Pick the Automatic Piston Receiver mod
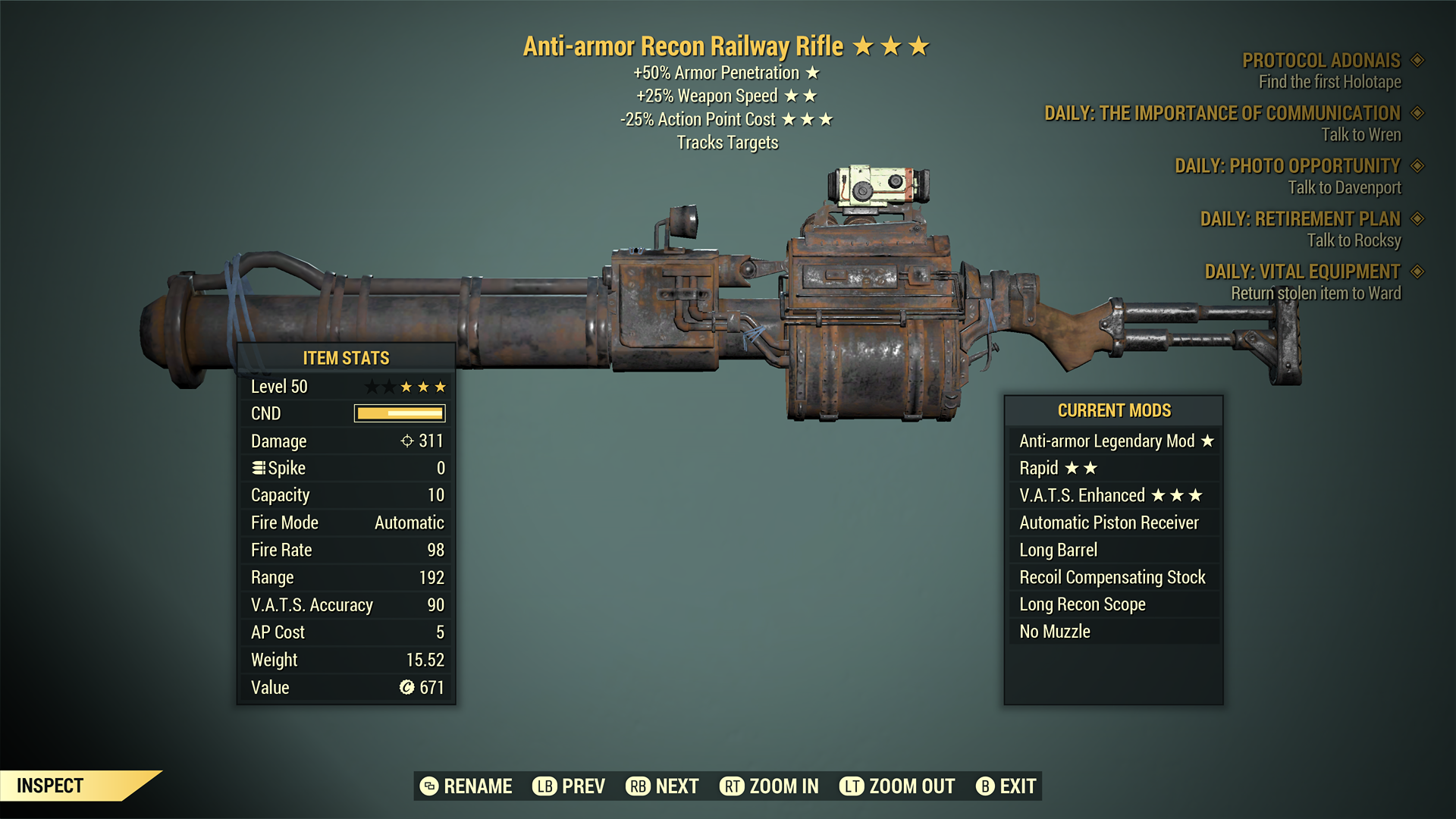Screen dimensions: 1456x819 (1113, 523)
